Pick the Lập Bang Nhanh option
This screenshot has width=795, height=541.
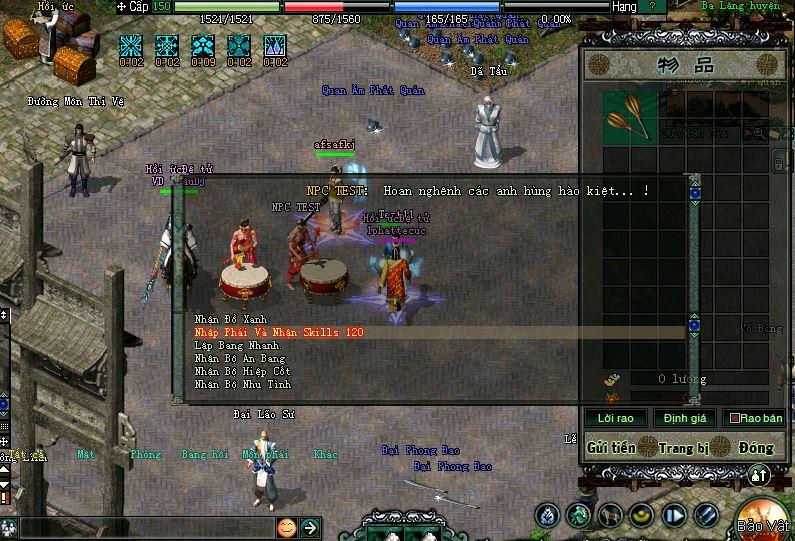[239, 345]
